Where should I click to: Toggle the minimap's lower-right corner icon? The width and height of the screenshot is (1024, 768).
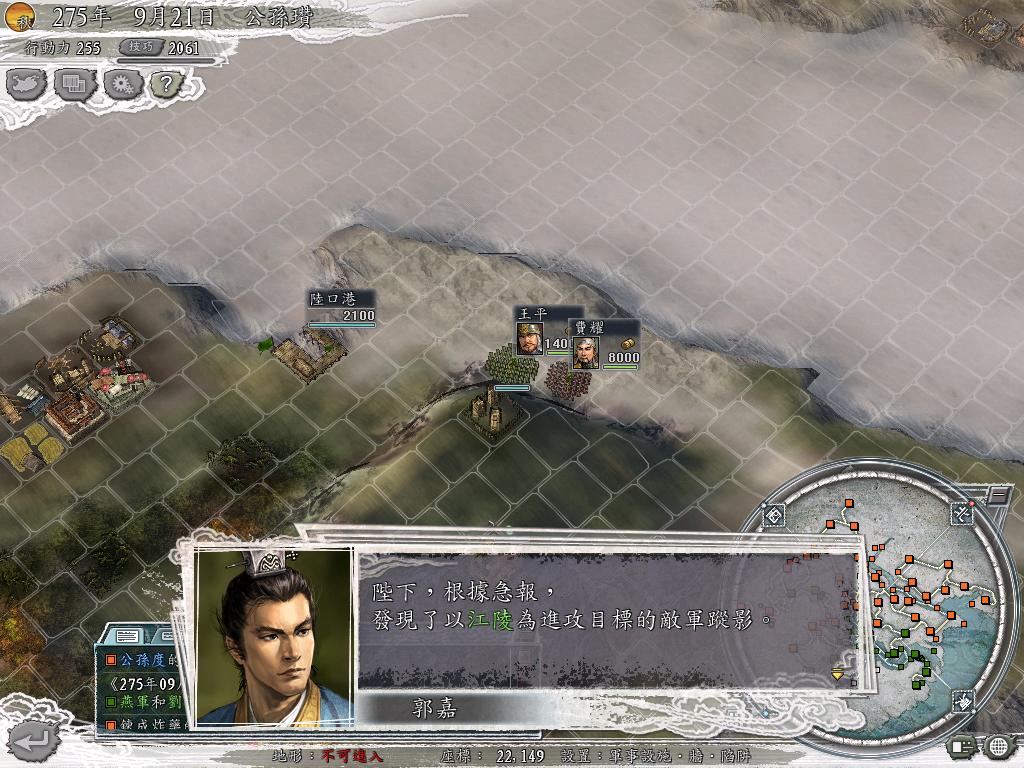[961, 701]
